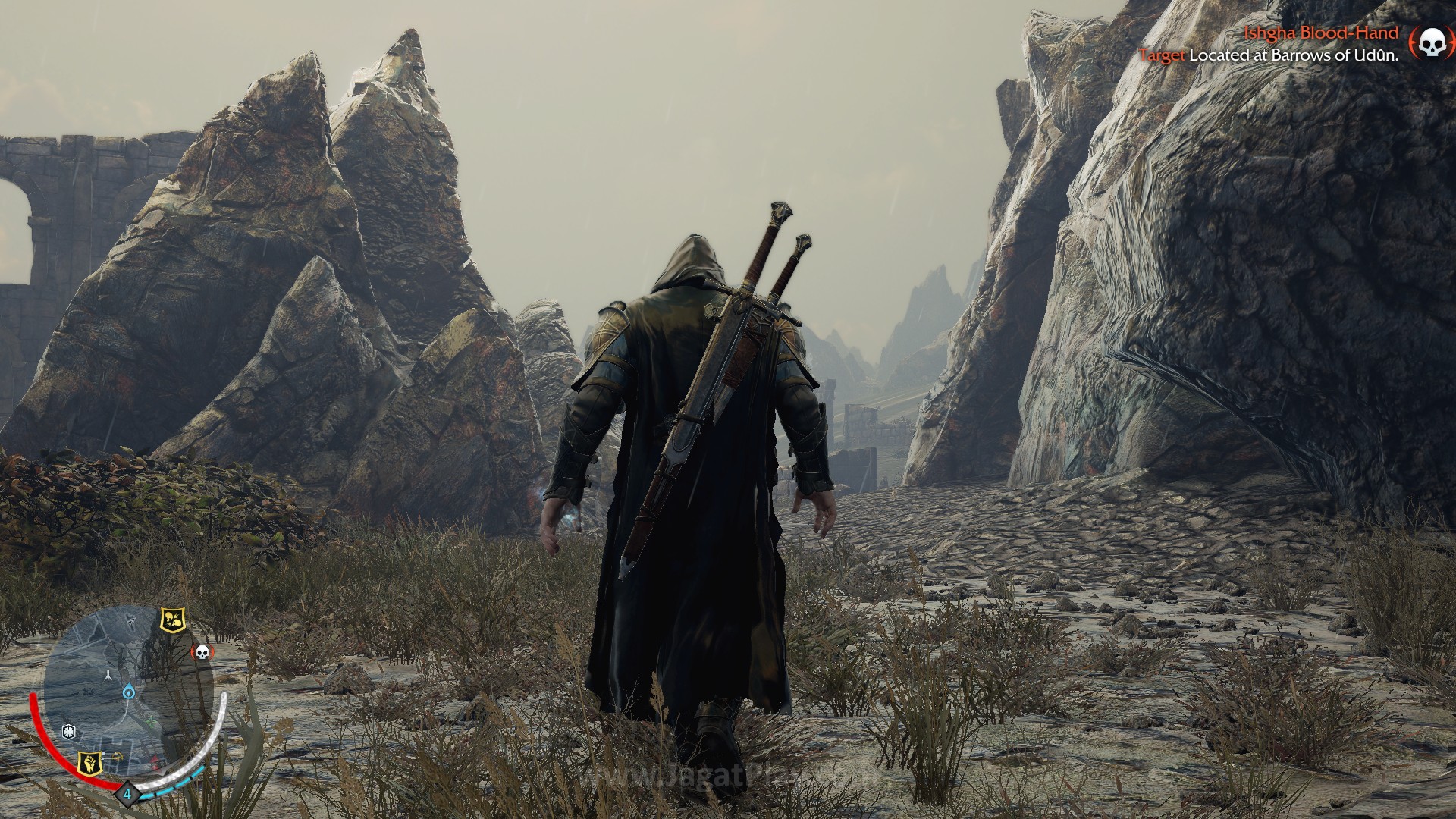Toggle the directional chevron at minimap top
The height and width of the screenshot is (819, 1456).
pyautogui.click(x=131, y=622)
